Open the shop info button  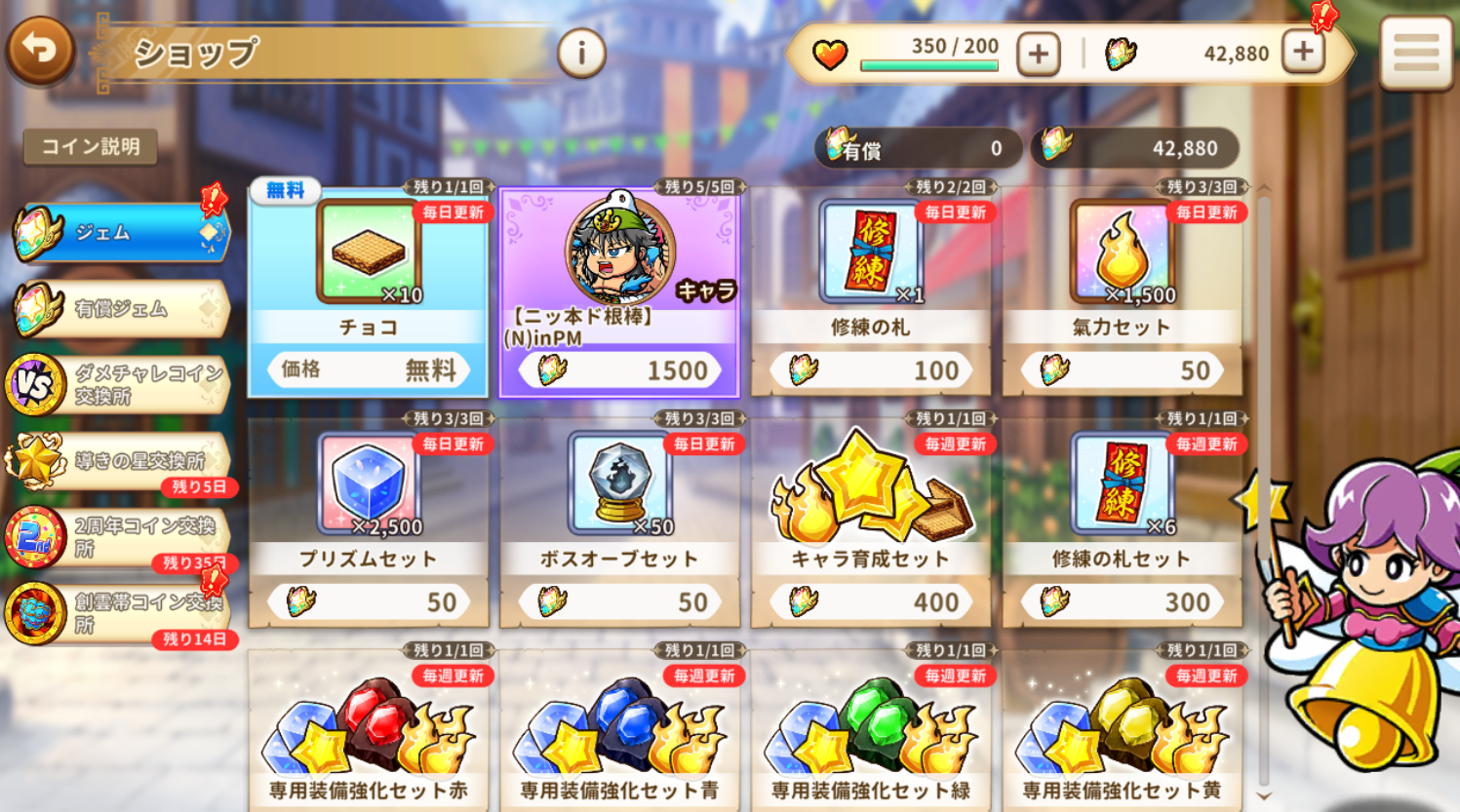point(581,53)
